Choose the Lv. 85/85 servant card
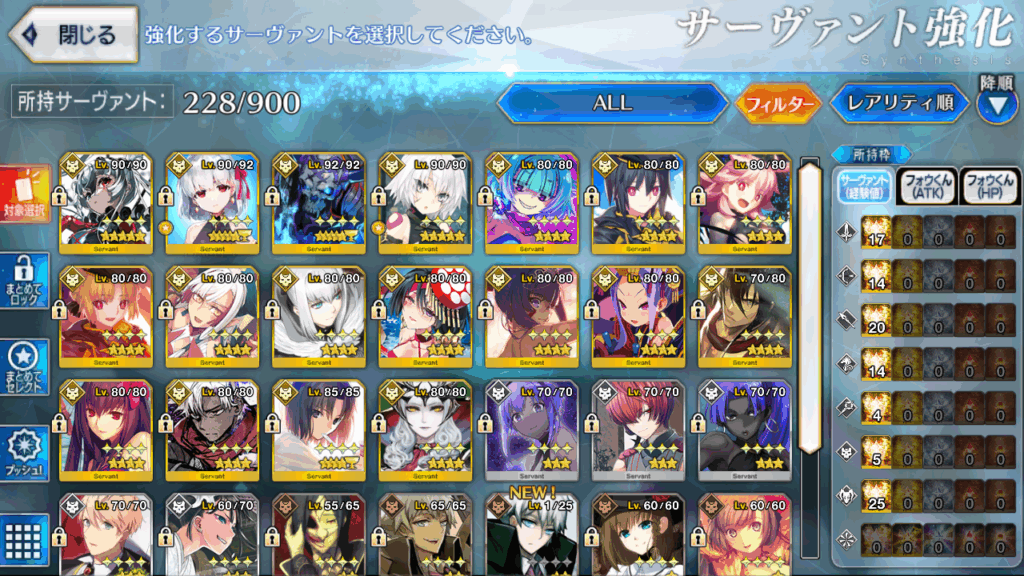 (318, 429)
